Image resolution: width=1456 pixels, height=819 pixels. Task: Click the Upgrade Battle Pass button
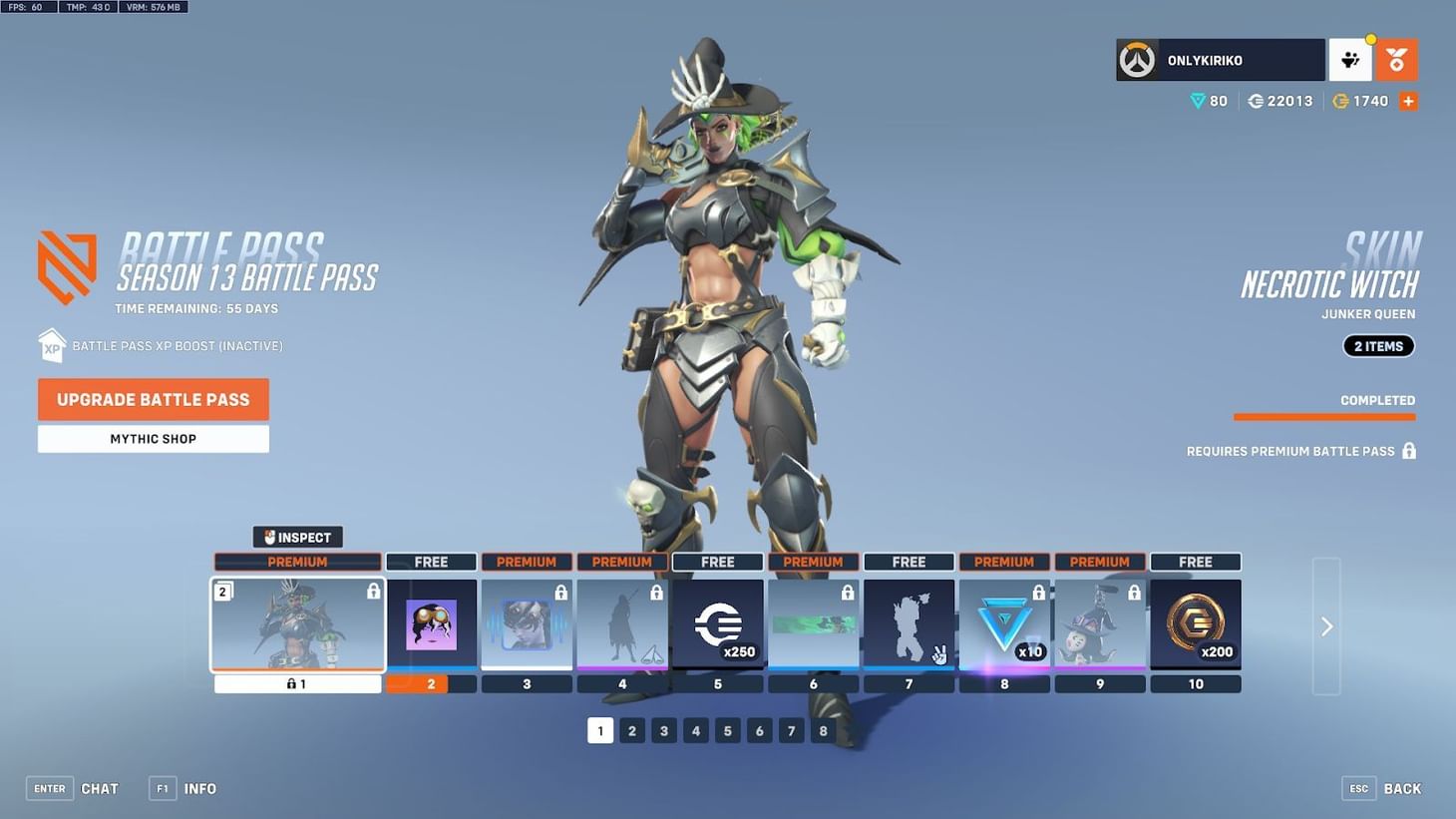click(x=153, y=399)
